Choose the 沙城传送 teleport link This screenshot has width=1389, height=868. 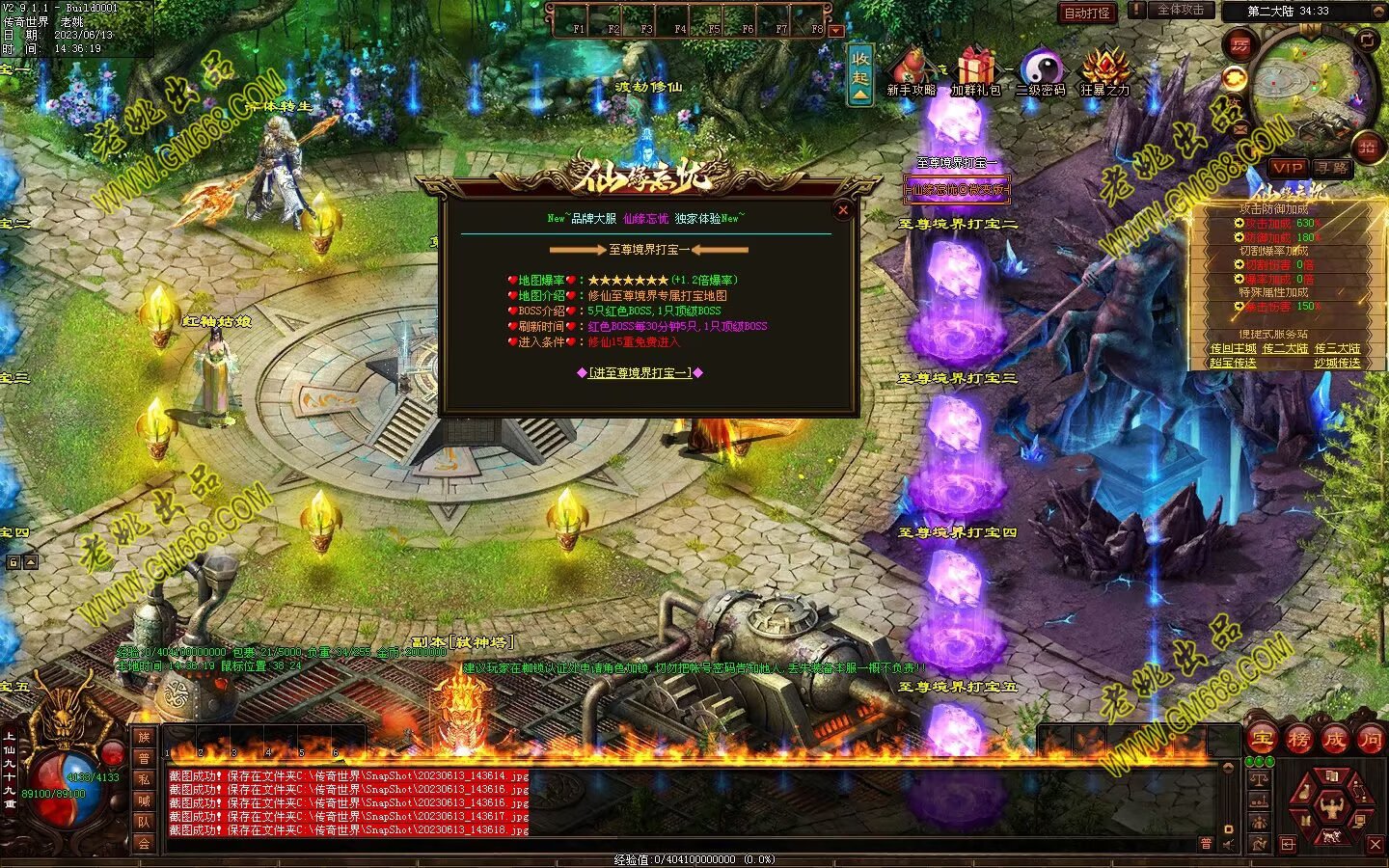point(1337,364)
